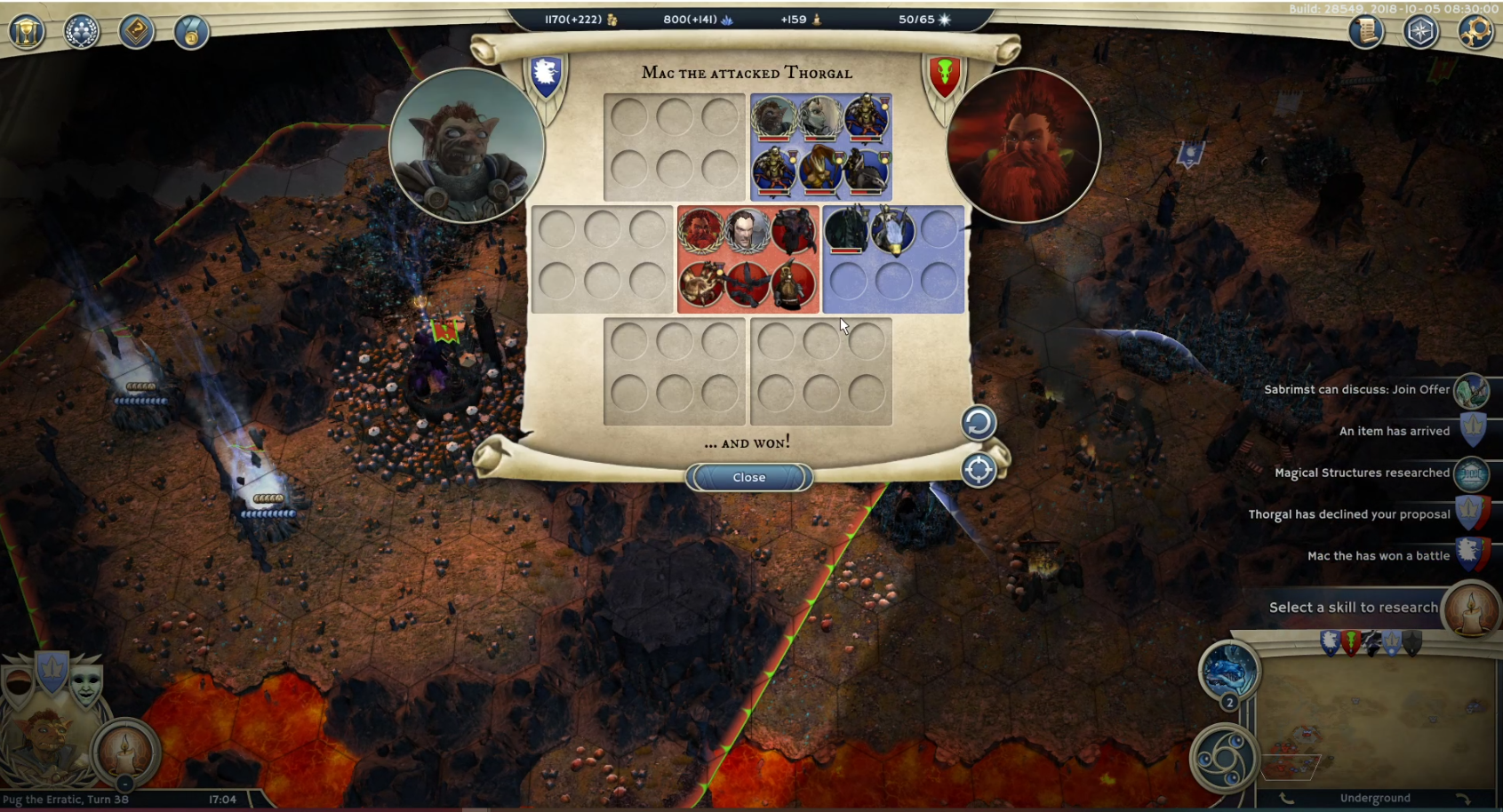Click the gold medal icon
This screenshot has height=812, width=1503.
190,32
